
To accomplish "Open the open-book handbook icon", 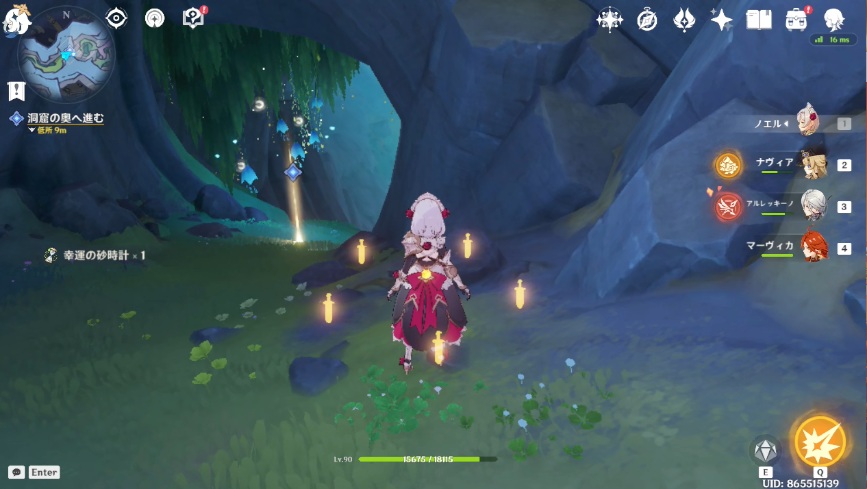I will 759,19.
